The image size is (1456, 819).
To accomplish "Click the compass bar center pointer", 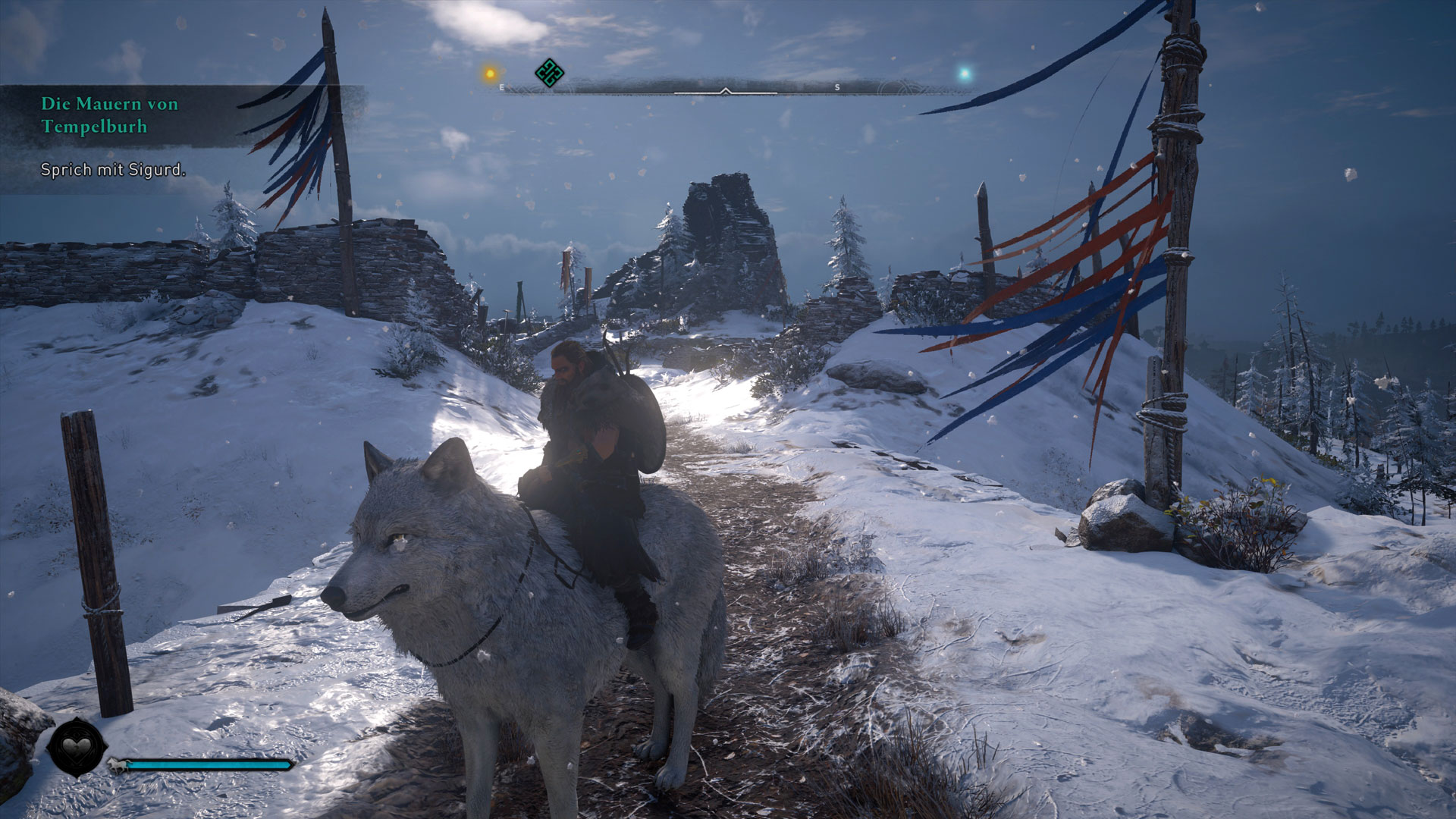I will tap(725, 91).
